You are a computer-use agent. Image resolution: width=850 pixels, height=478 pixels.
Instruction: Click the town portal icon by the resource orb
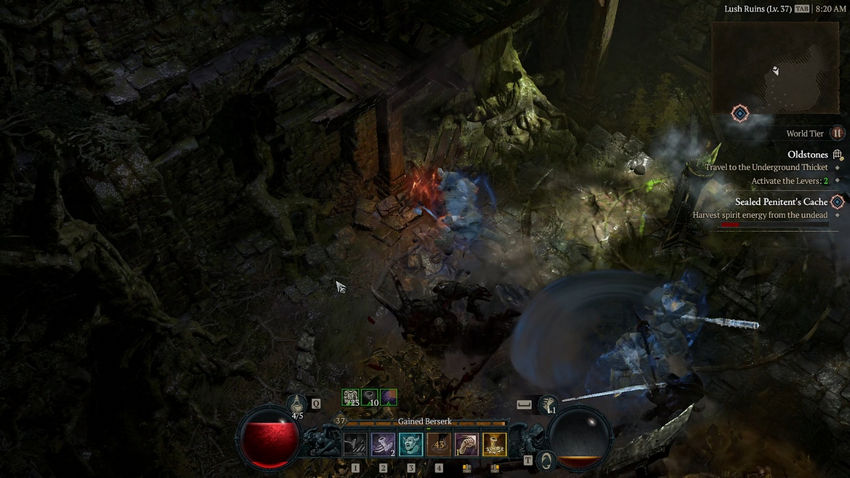click(546, 460)
